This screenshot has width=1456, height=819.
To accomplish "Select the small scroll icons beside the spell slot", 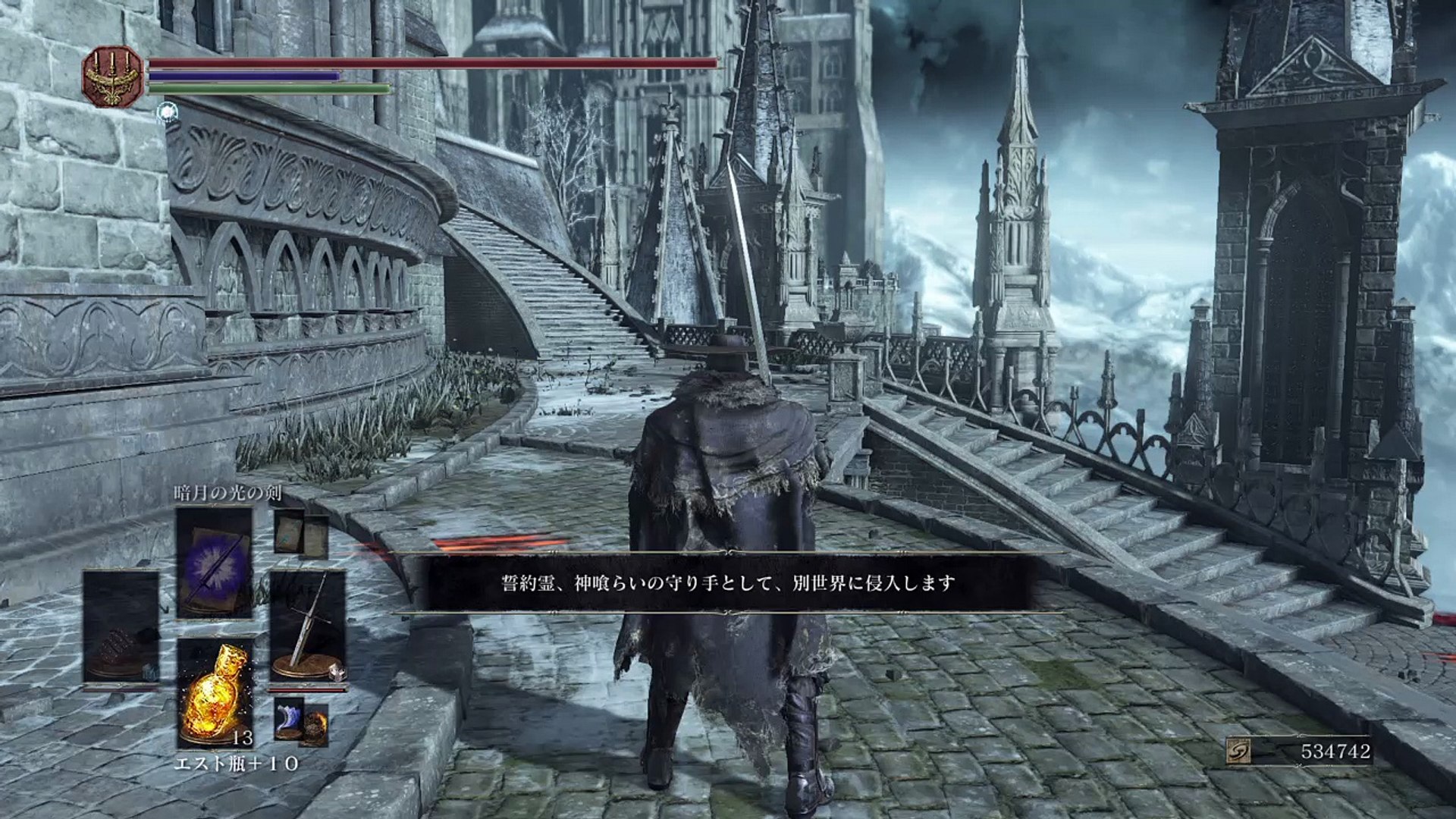I will pyautogui.click(x=301, y=533).
